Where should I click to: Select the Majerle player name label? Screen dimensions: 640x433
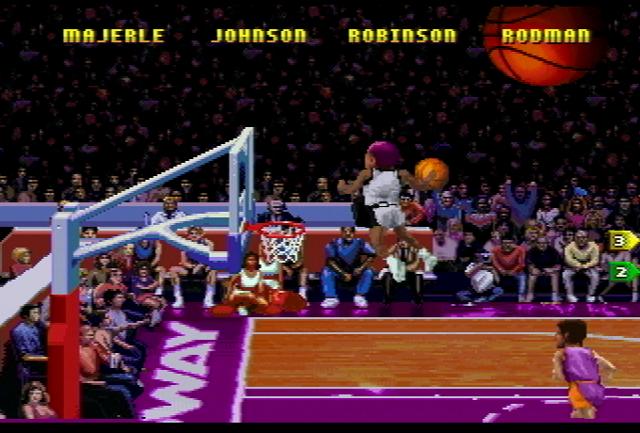[112, 36]
